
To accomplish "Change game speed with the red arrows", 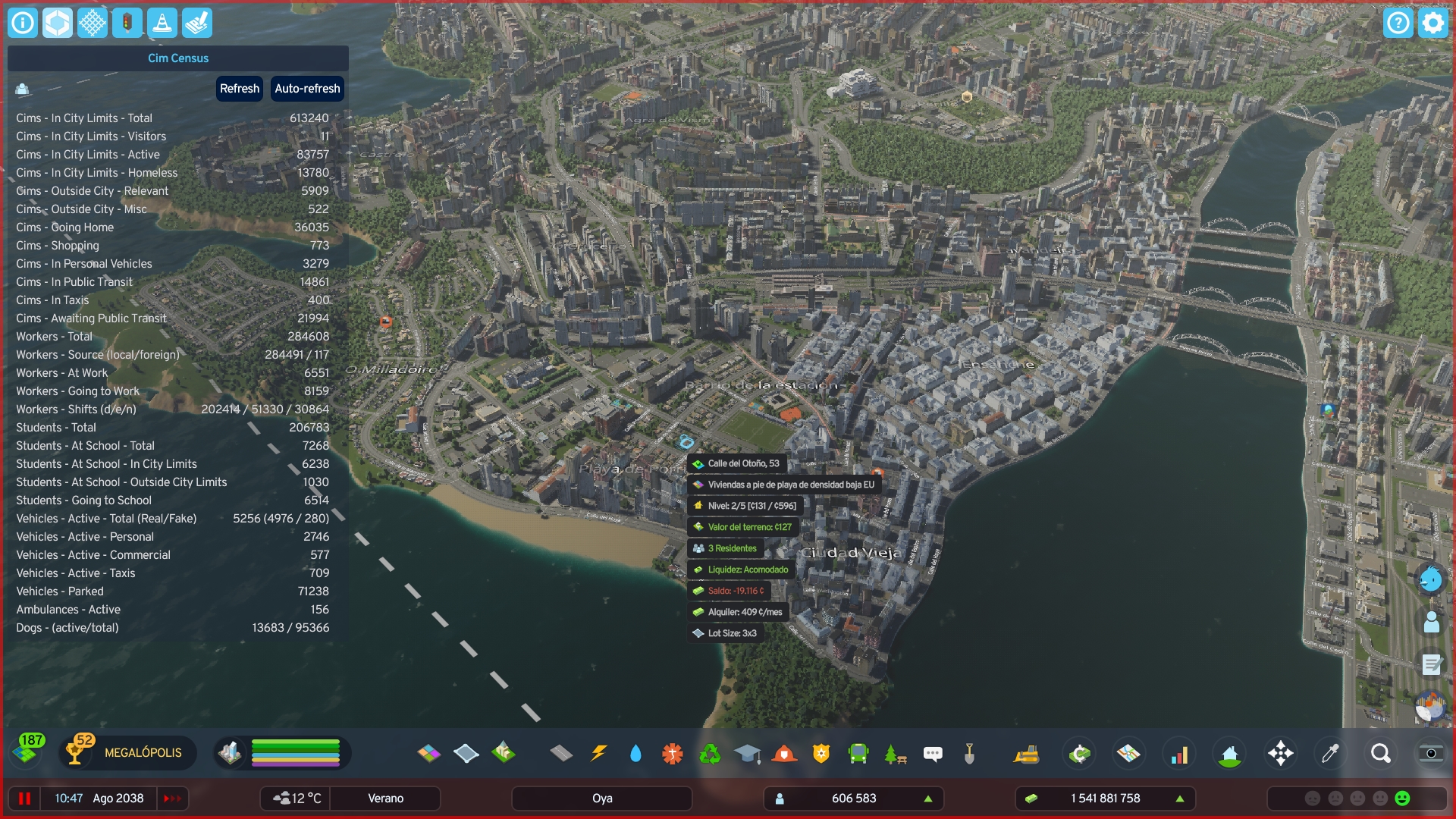I will 172,799.
